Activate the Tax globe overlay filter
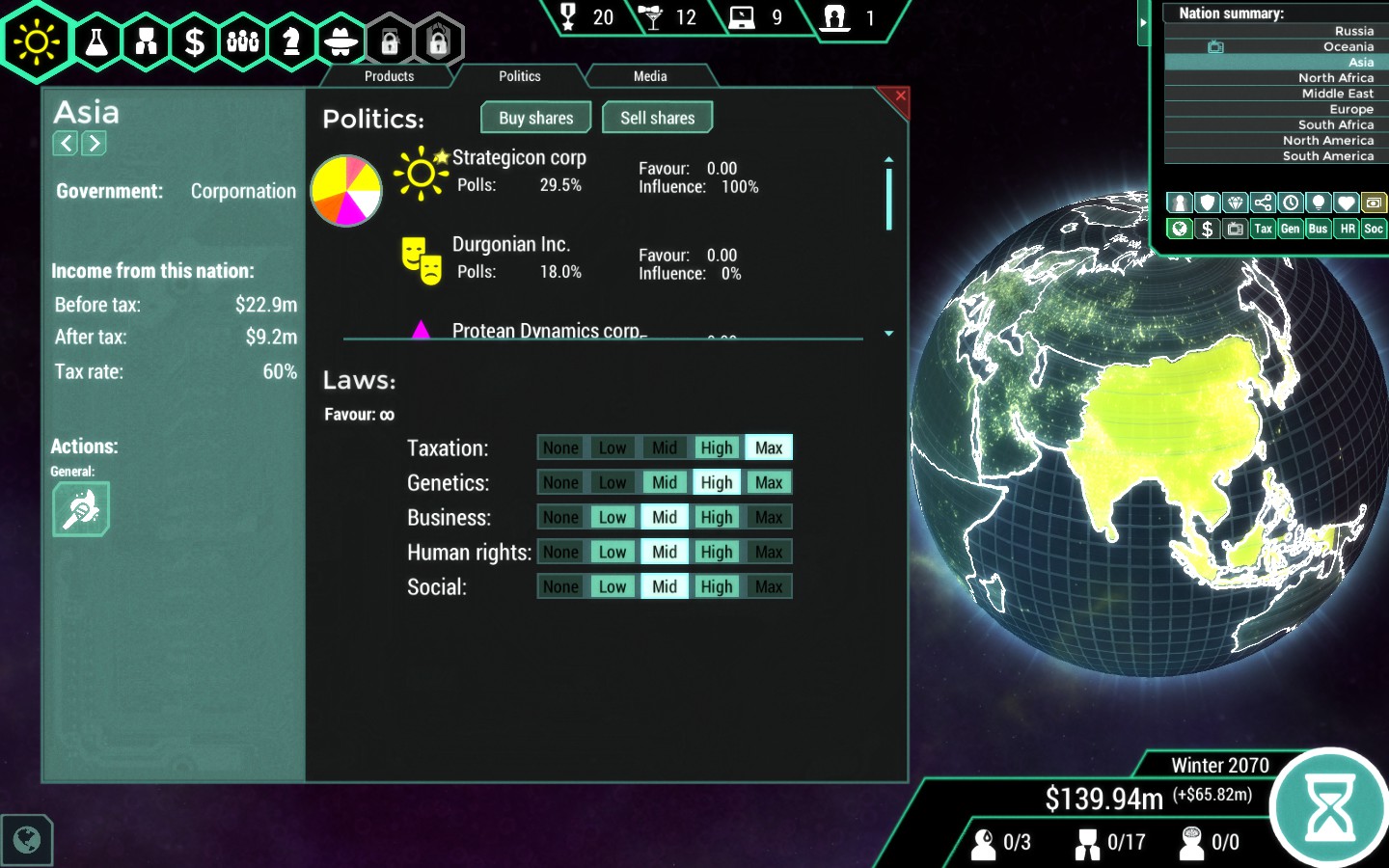Viewport: 1389px width, 868px height. point(1263,229)
